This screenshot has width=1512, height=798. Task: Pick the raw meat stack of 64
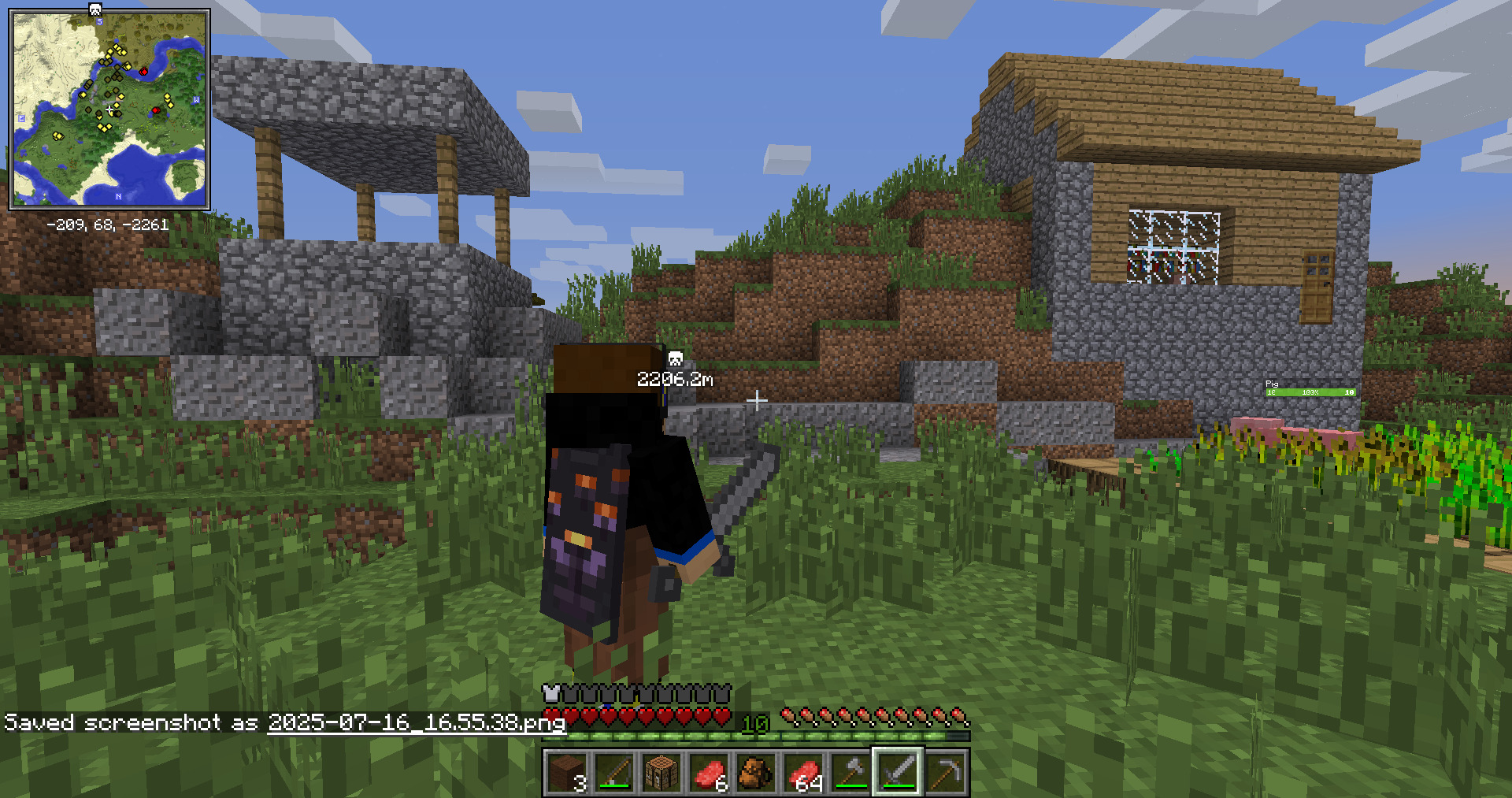(x=803, y=772)
